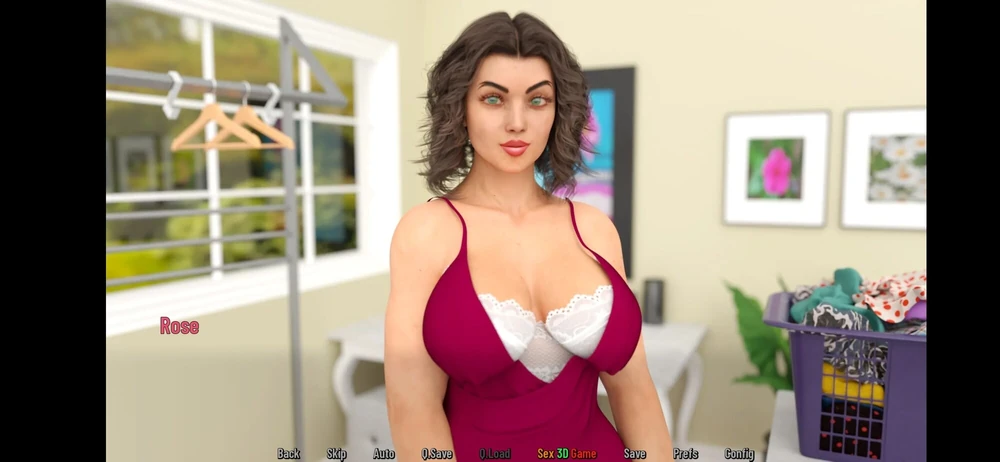Quick save with Q.Save

pos(437,454)
